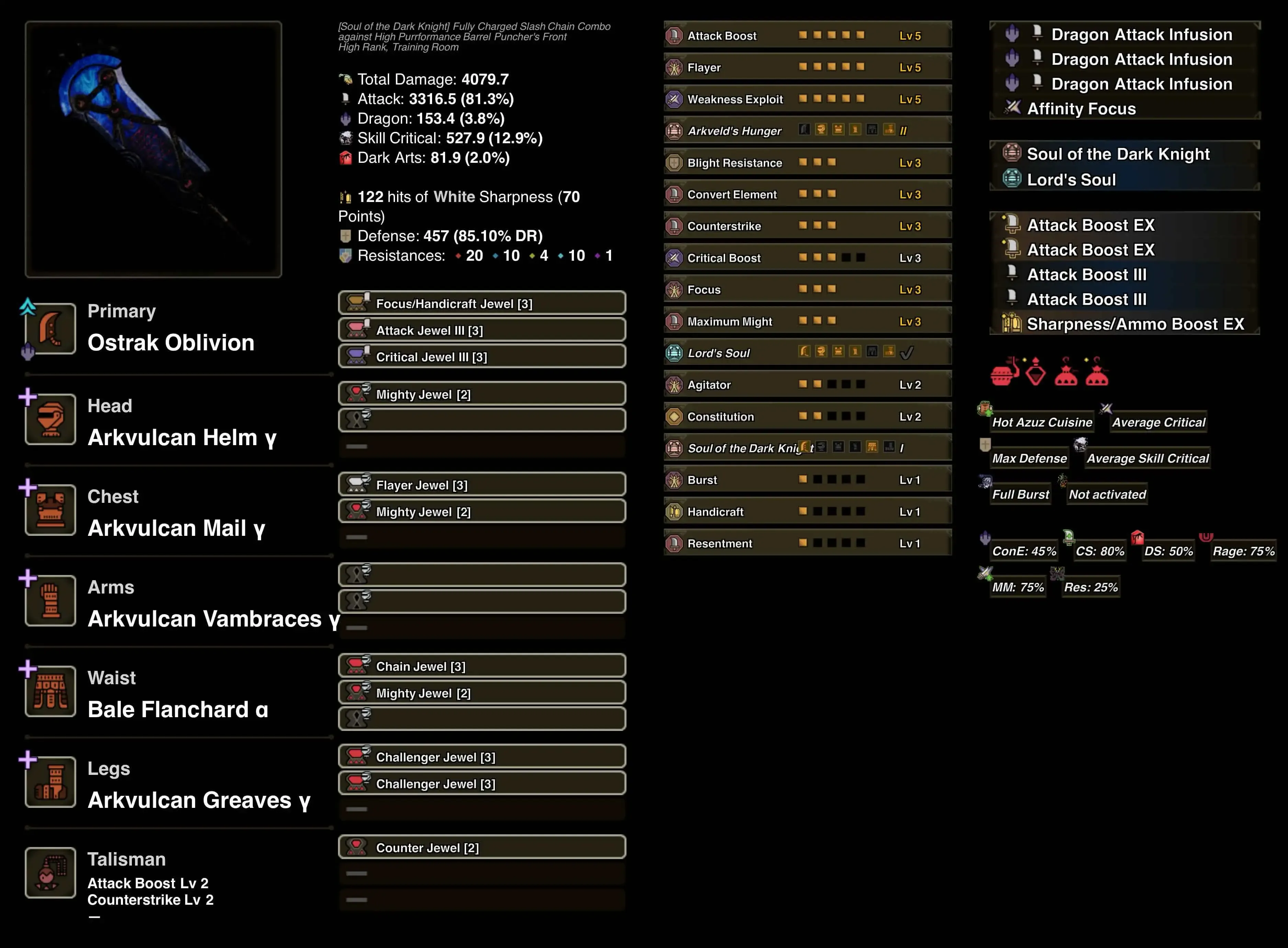
Task: Adjust the Rage 75% slider
Action: (x=1243, y=550)
